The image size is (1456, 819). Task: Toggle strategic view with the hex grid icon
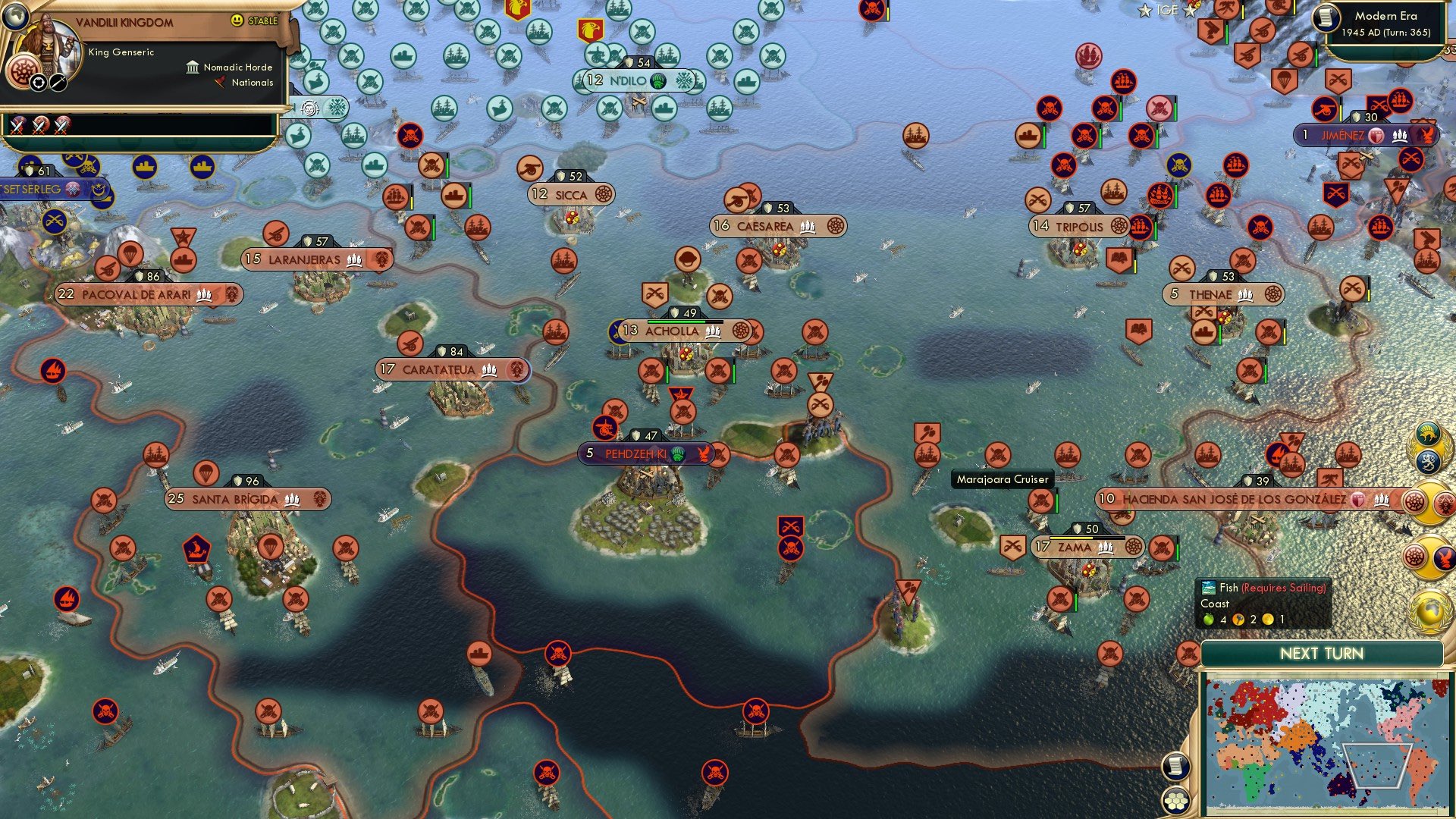click(x=1176, y=802)
